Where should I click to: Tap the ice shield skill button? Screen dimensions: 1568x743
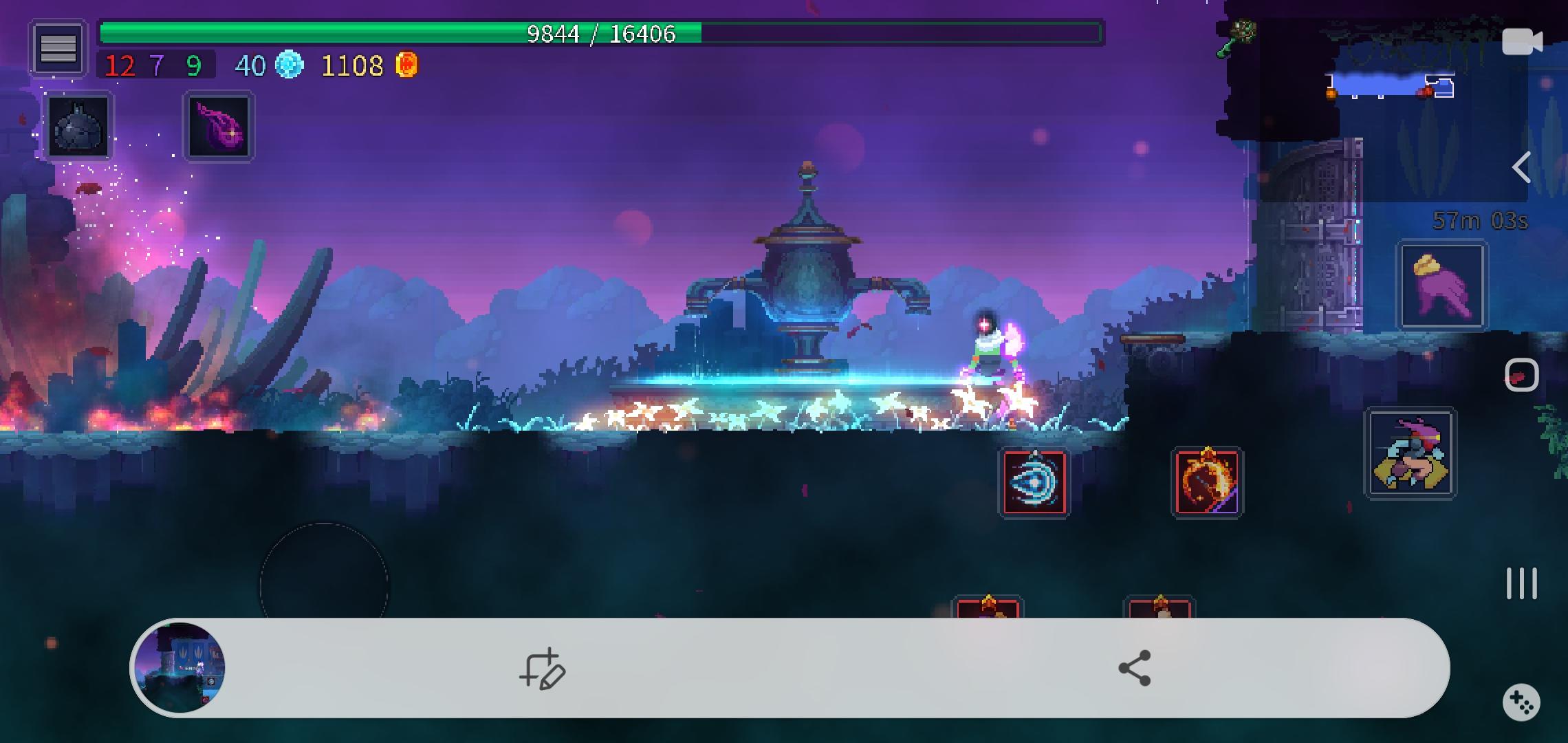pyautogui.click(x=1034, y=482)
